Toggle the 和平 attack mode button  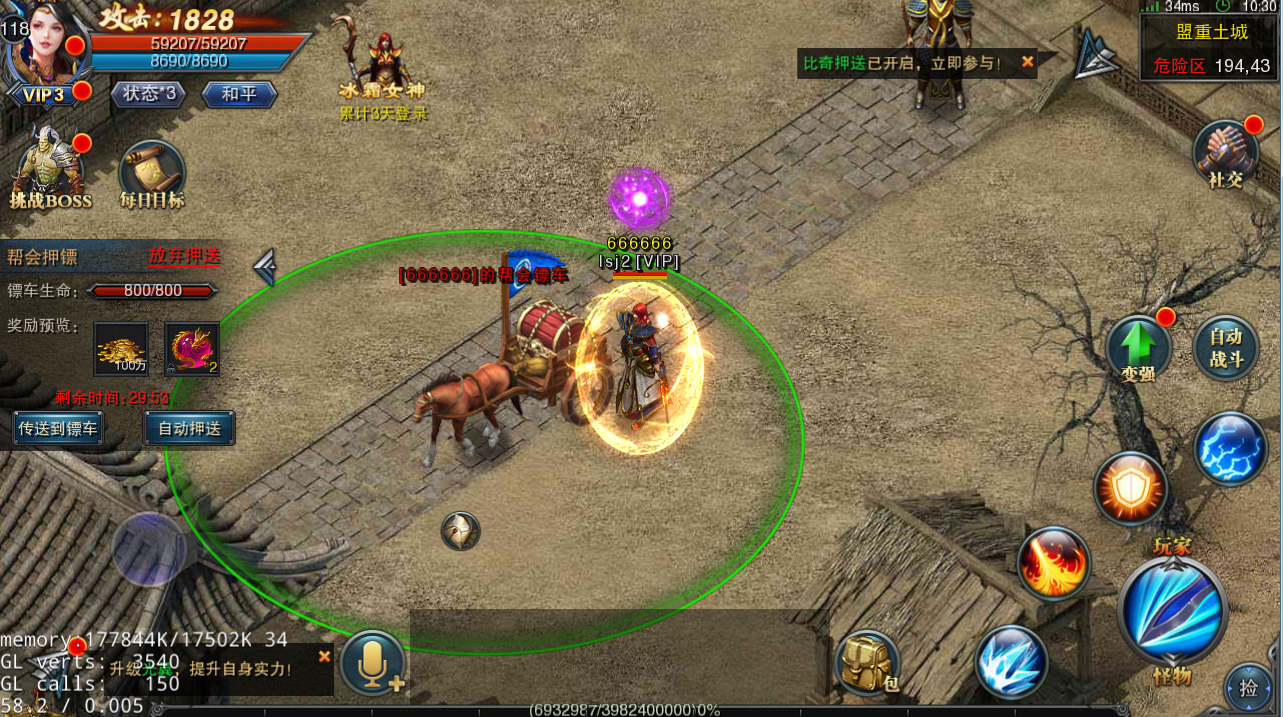pyautogui.click(x=238, y=94)
